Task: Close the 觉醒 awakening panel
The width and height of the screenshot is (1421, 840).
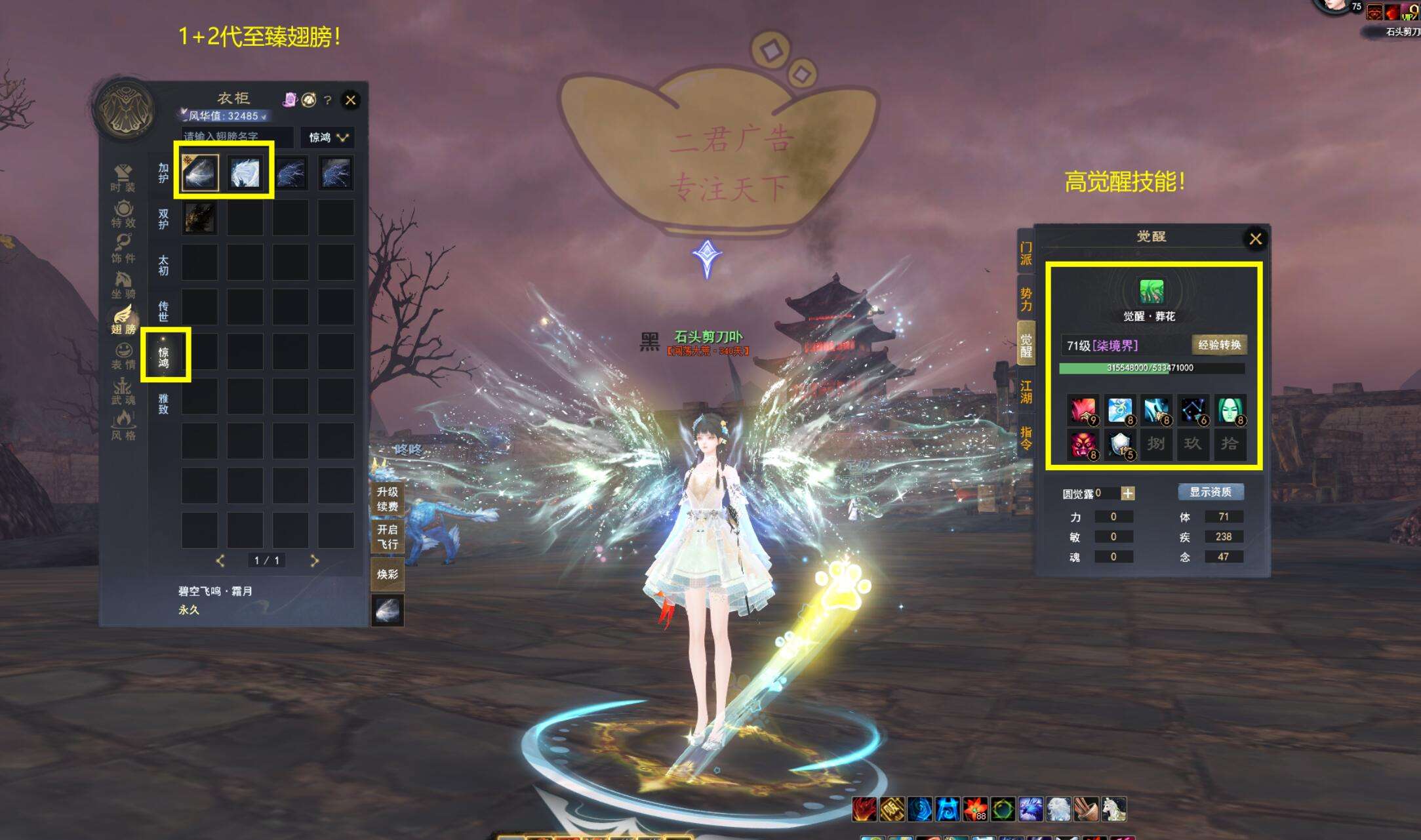Action: [x=1255, y=239]
